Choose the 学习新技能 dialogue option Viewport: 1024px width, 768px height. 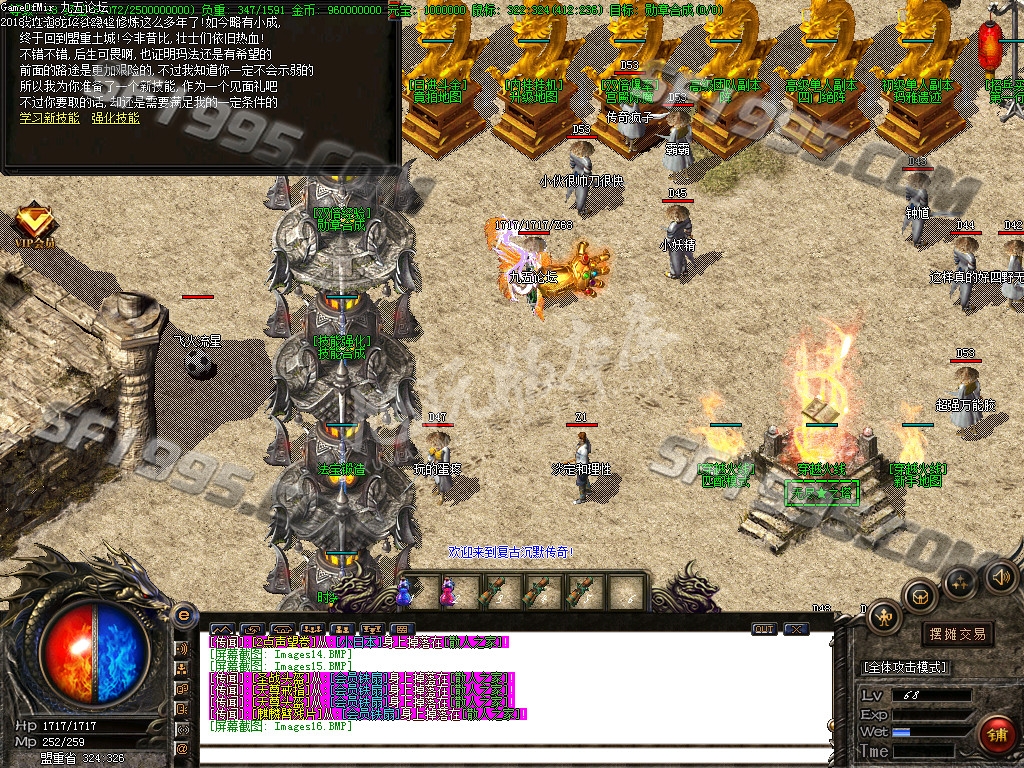(49, 118)
